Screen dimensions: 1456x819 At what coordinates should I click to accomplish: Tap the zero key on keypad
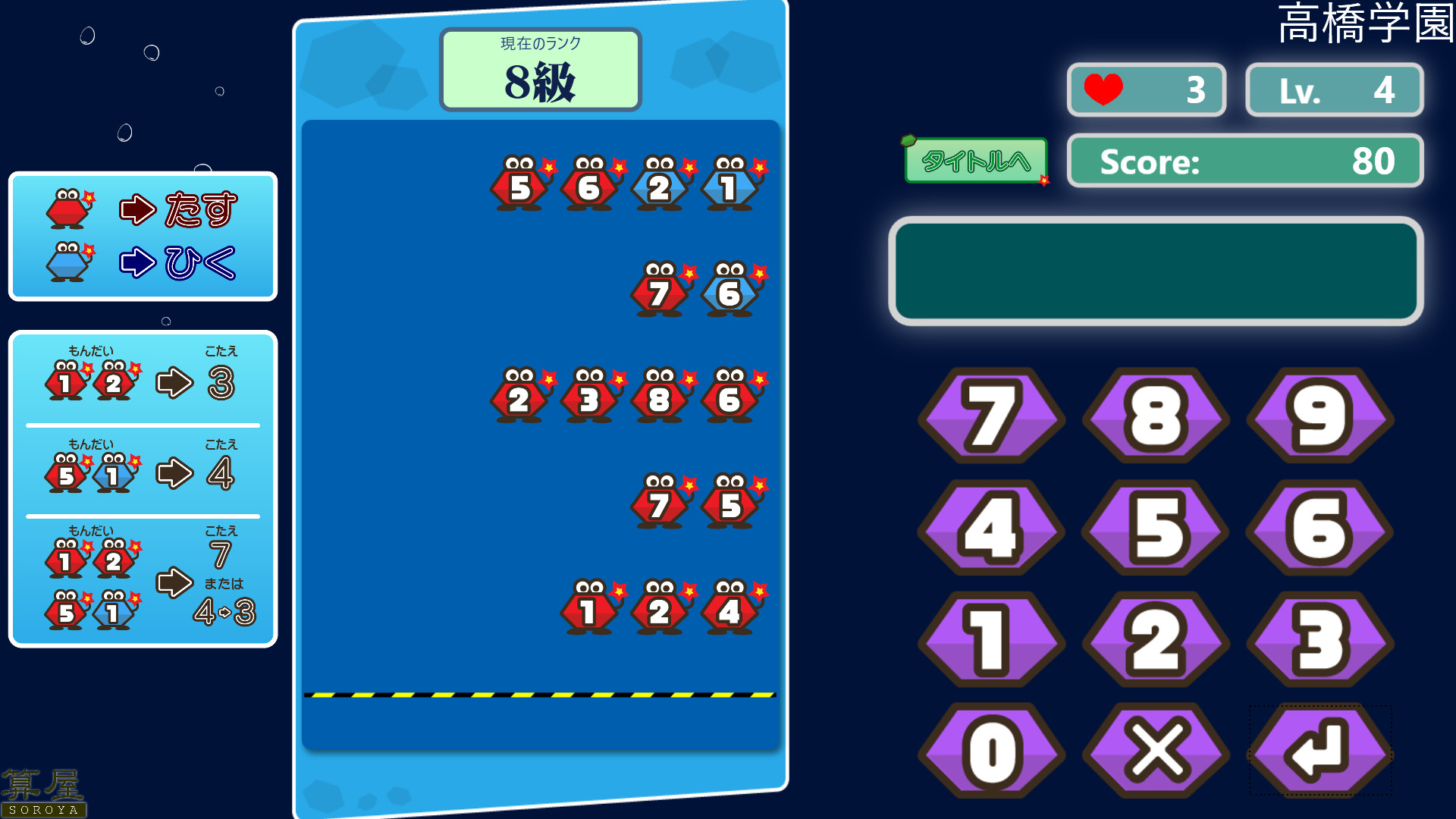point(991,751)
